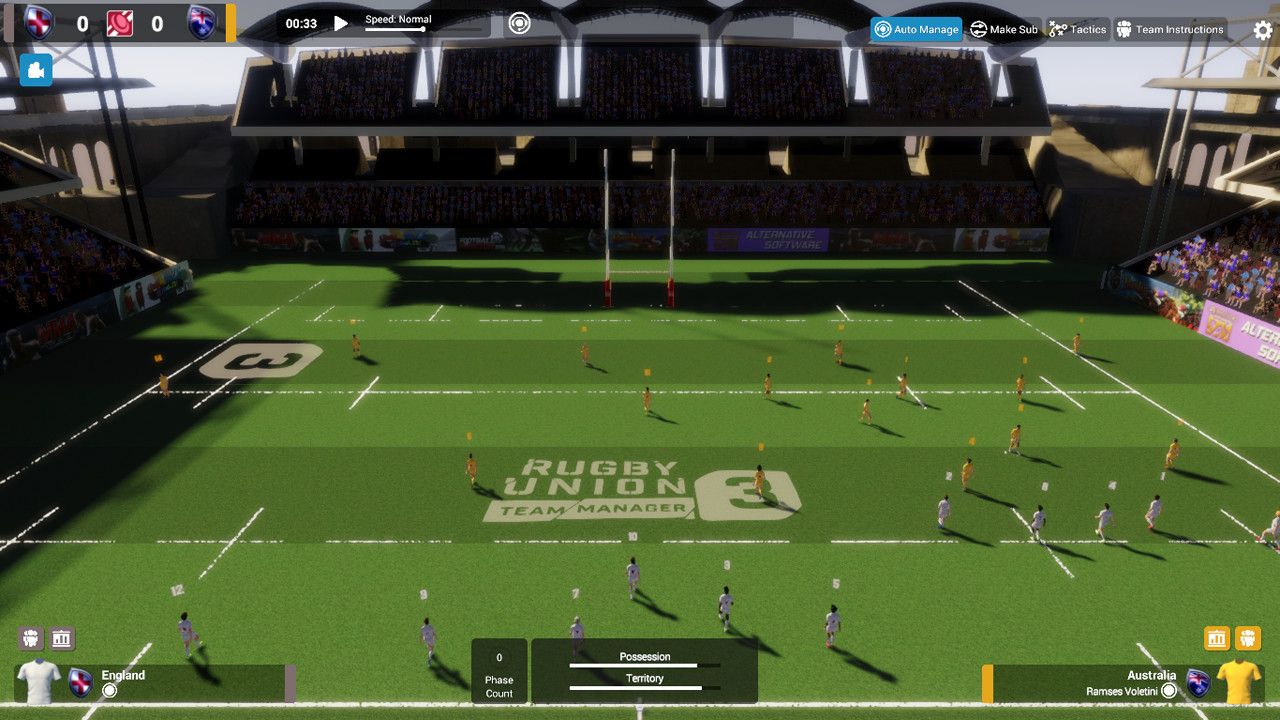Select the England captaincy circle indicator
The image size is (1280, 720).
pos(110,690)
